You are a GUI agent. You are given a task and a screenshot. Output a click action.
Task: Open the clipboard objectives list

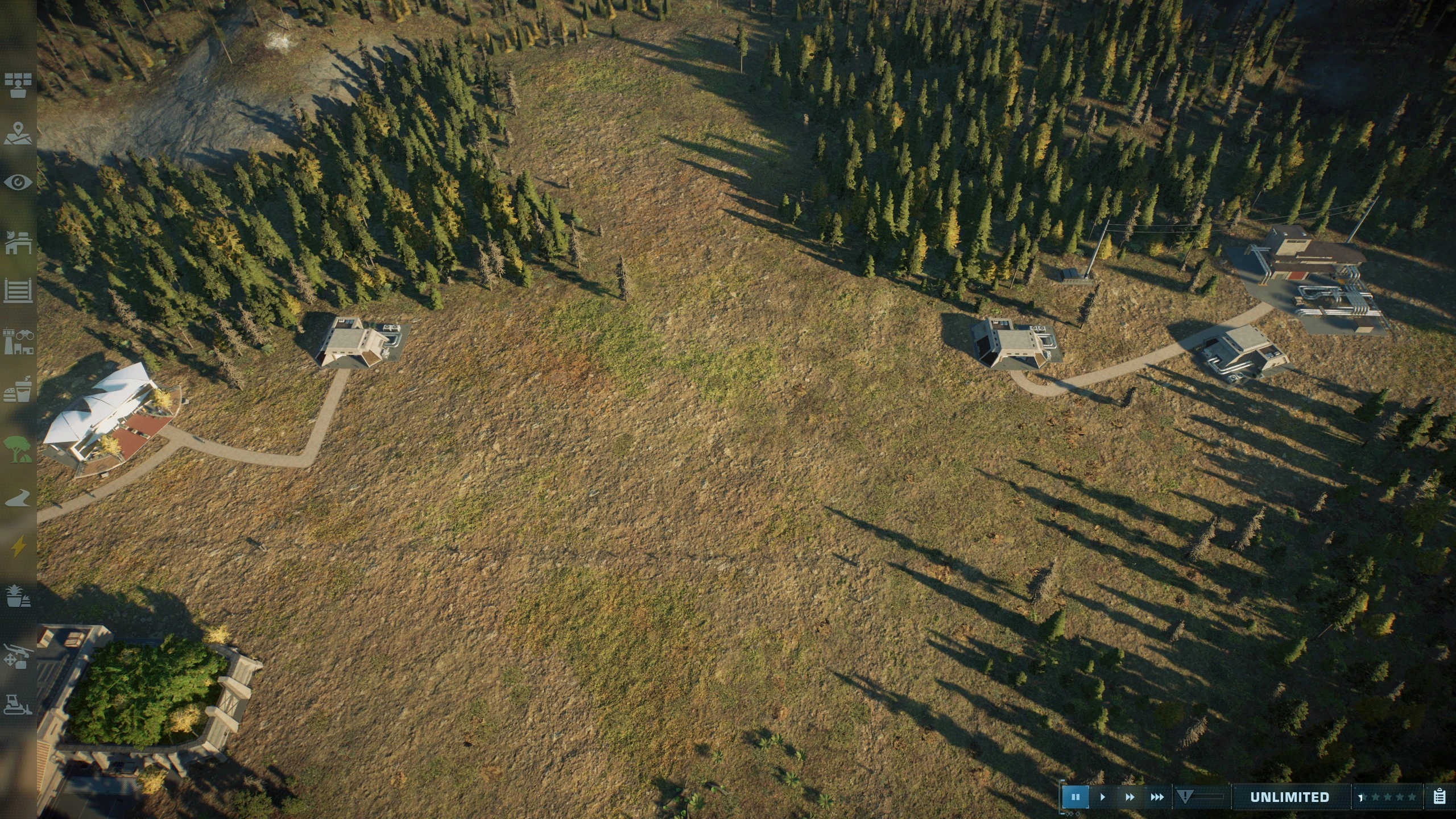click(1440, 797)
